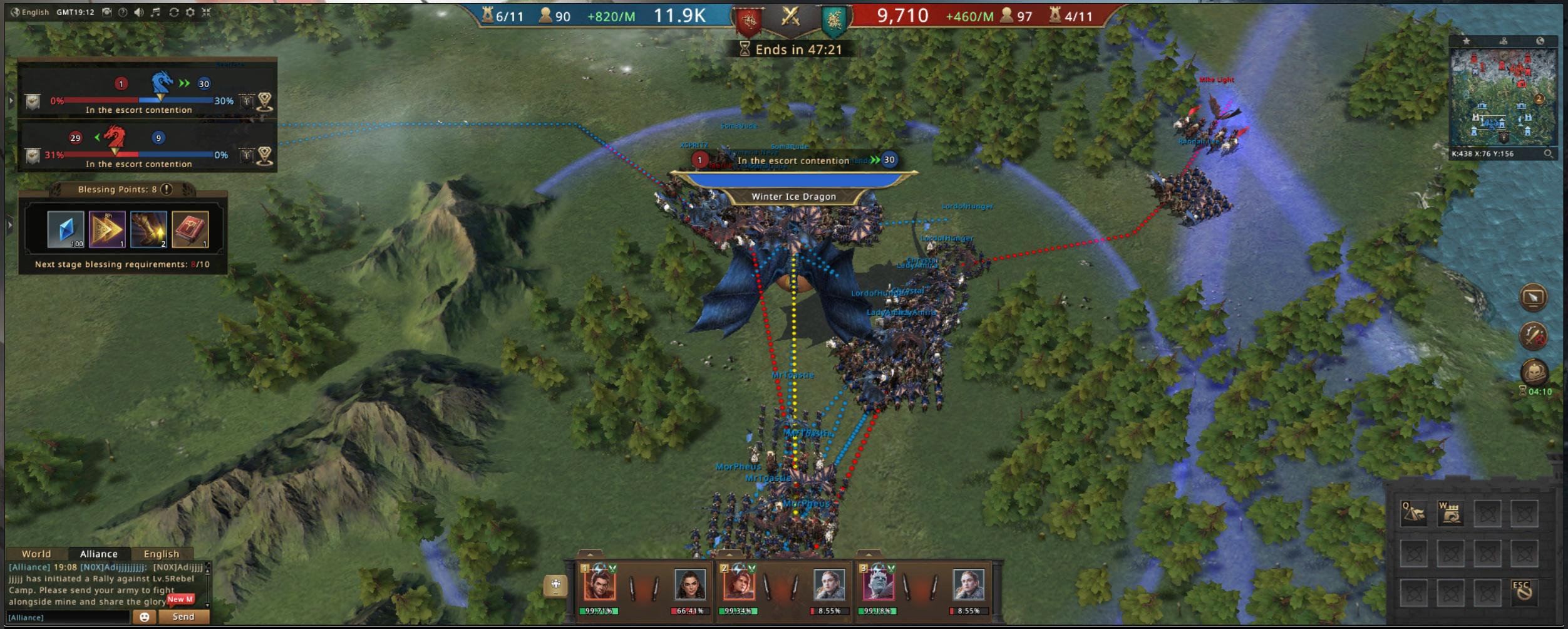Locate the blue dragon escort via the trophy pin icon
This screenshot has height=629, width=1568.
265,101
